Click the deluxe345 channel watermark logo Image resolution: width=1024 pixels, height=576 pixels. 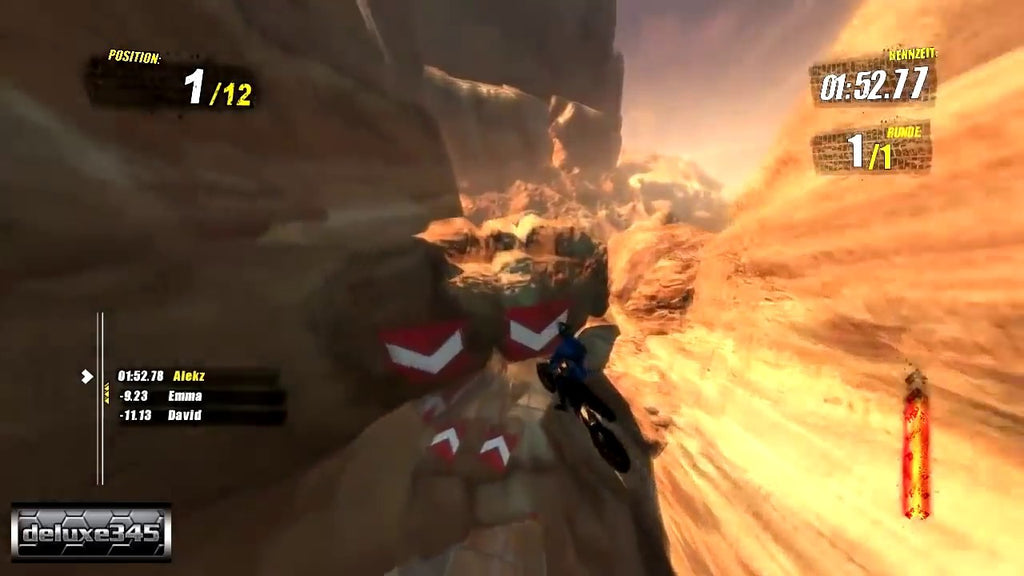(91, 532)
